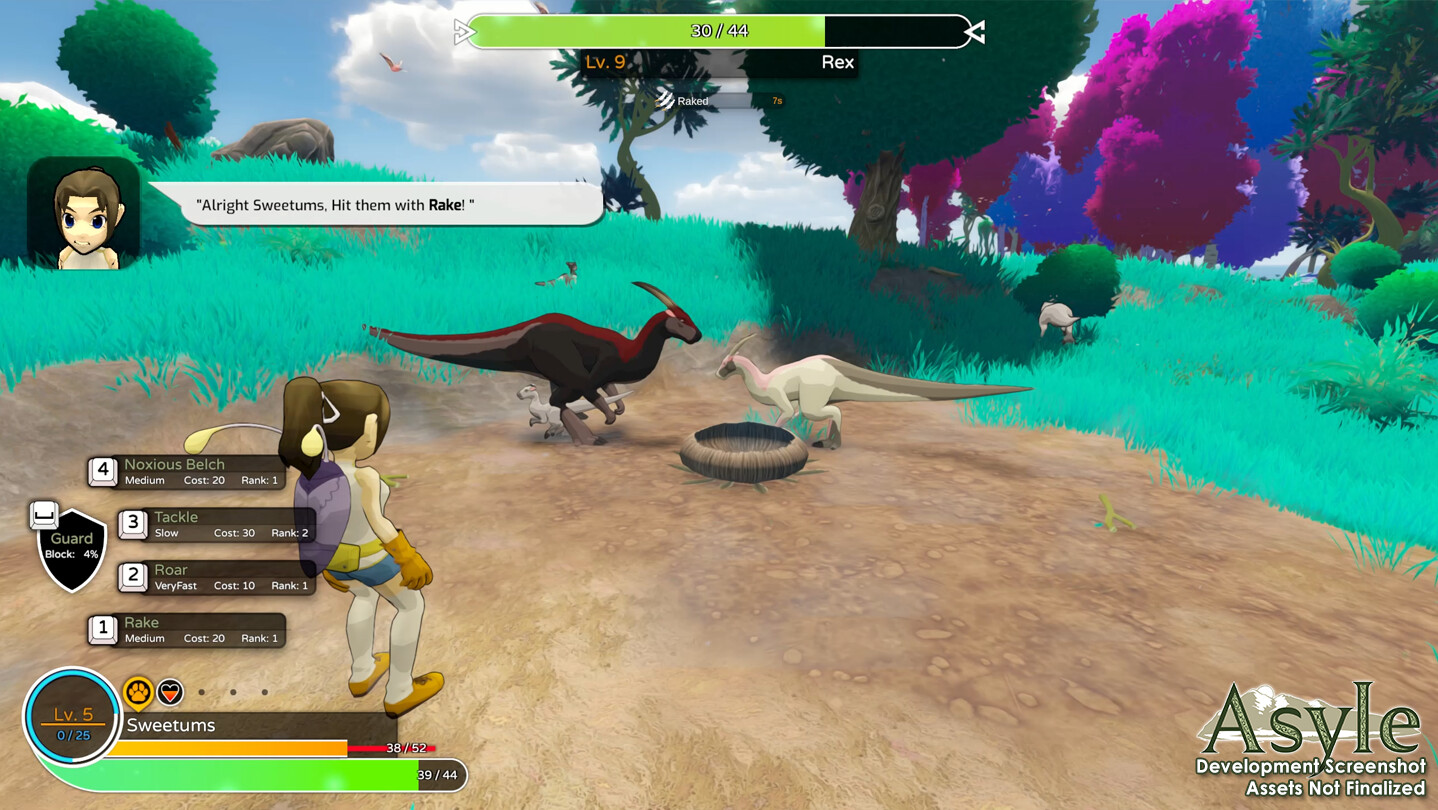This screenshot has width=1438, height=810.
Task: Toggle the first dot indicator near Sweetums
Action: 204,690
